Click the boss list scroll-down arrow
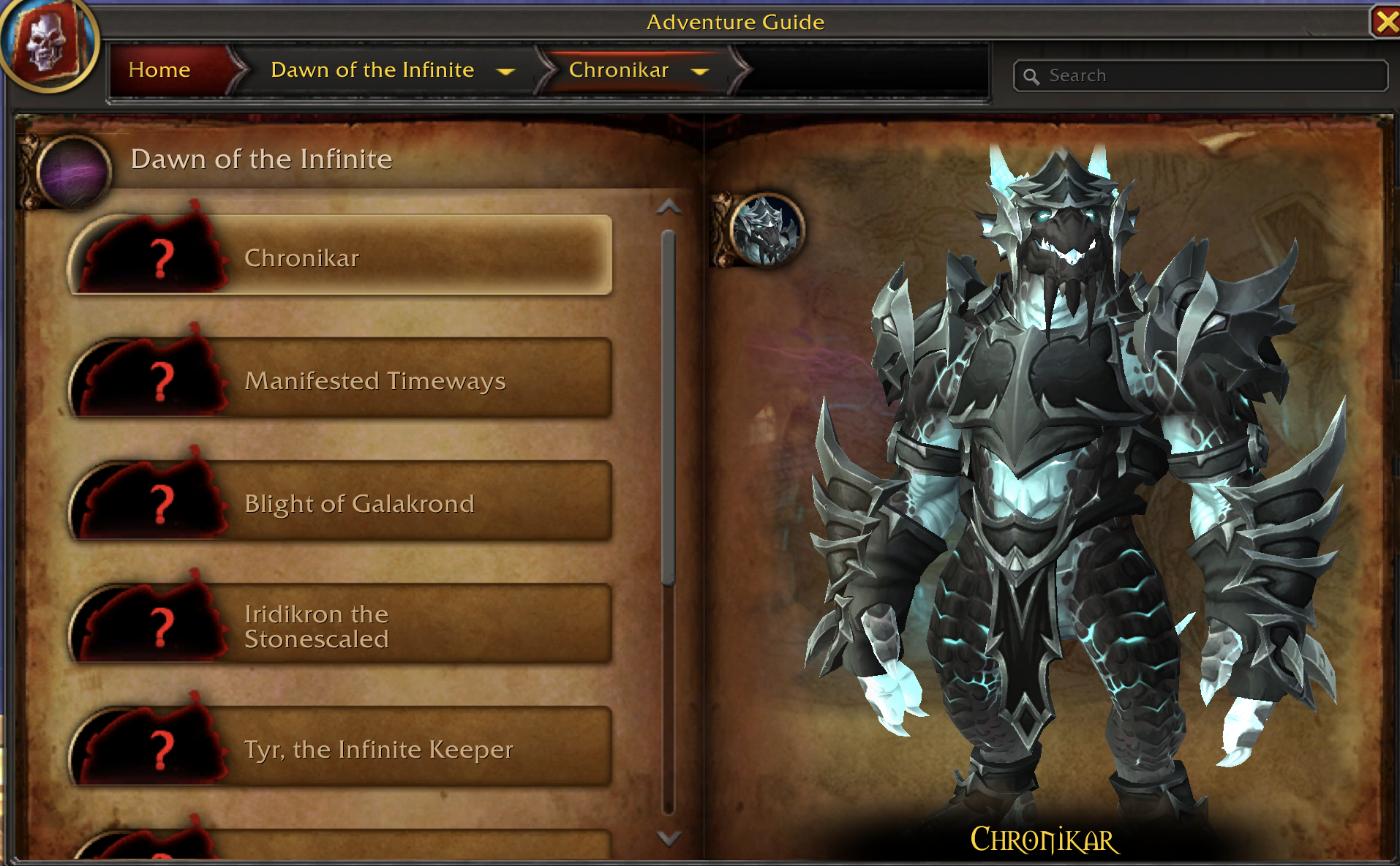The image size is (1400, 866). point(669,837)
